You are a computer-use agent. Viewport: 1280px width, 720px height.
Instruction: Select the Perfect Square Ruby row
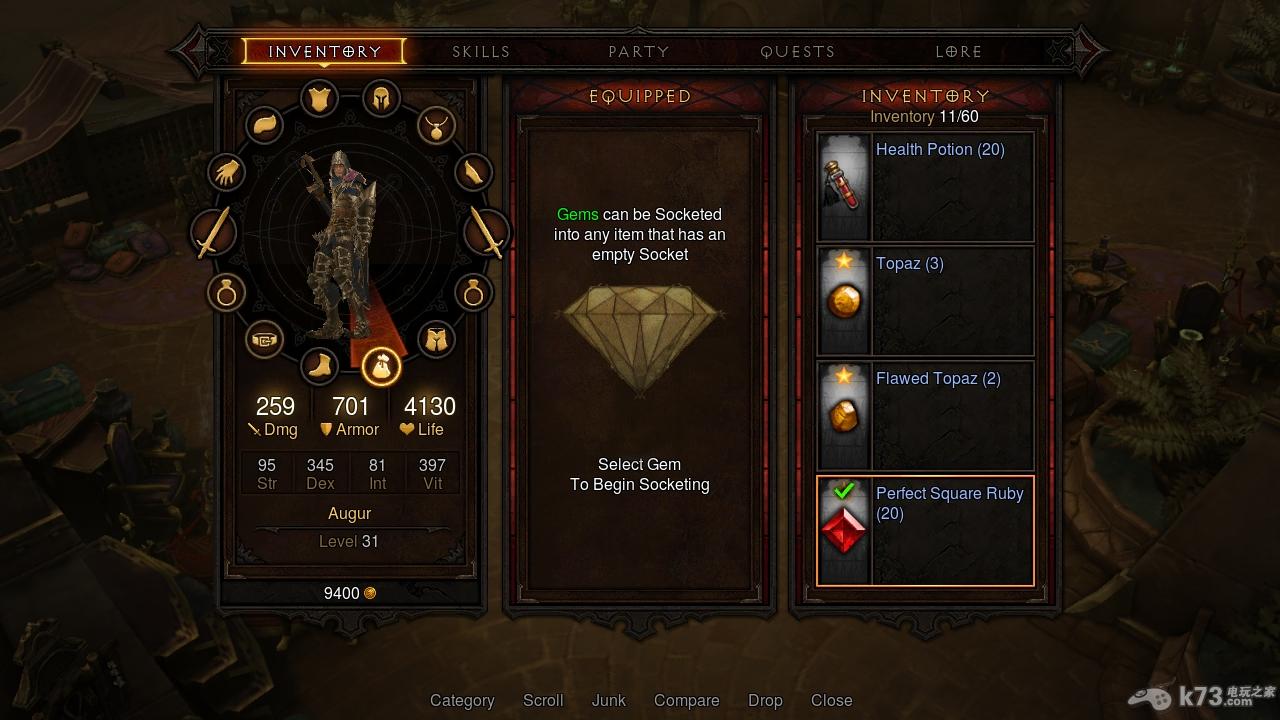(925, 531)
